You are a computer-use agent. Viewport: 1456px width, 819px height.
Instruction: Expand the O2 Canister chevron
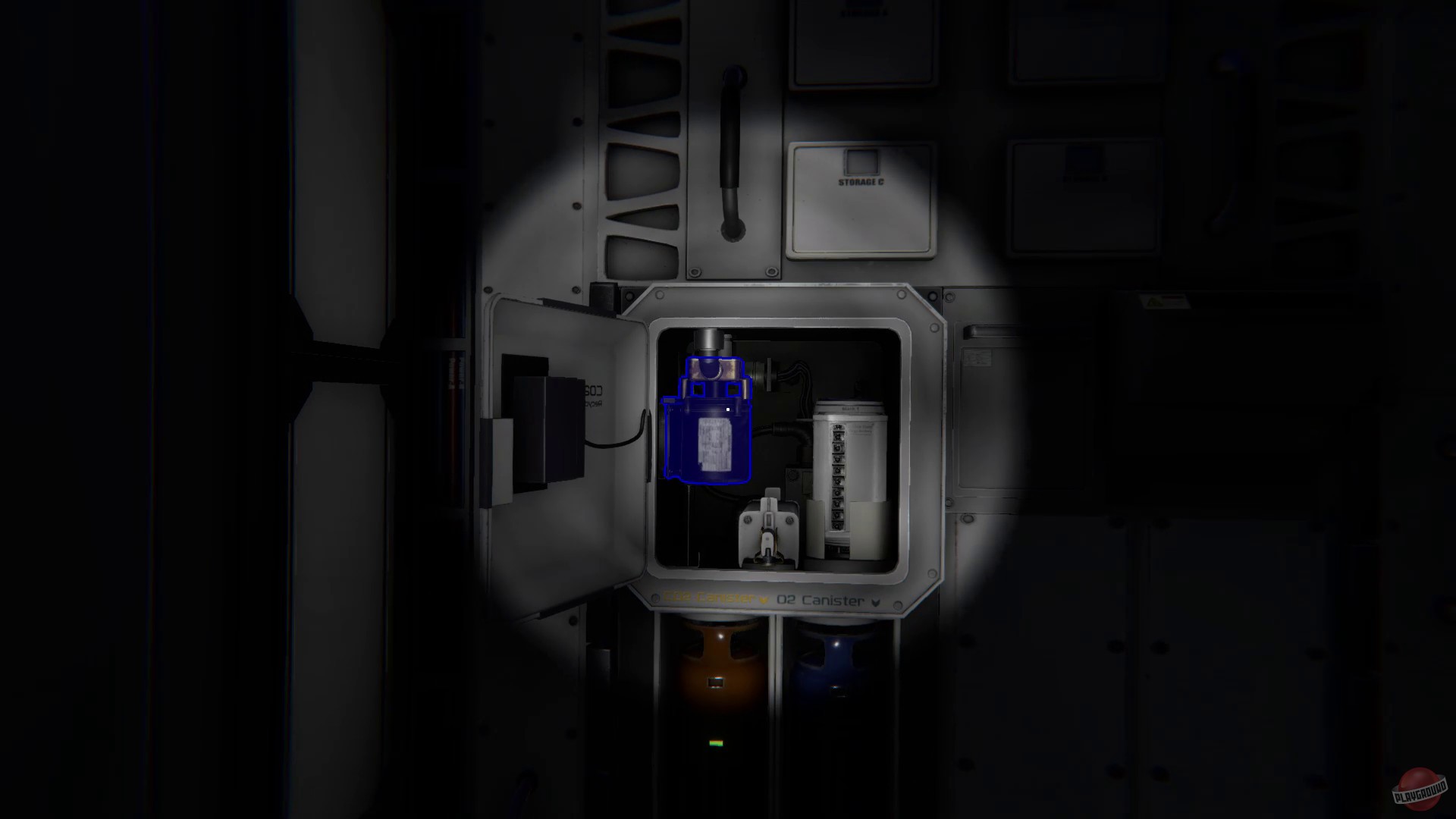click(x=874, y=601)
